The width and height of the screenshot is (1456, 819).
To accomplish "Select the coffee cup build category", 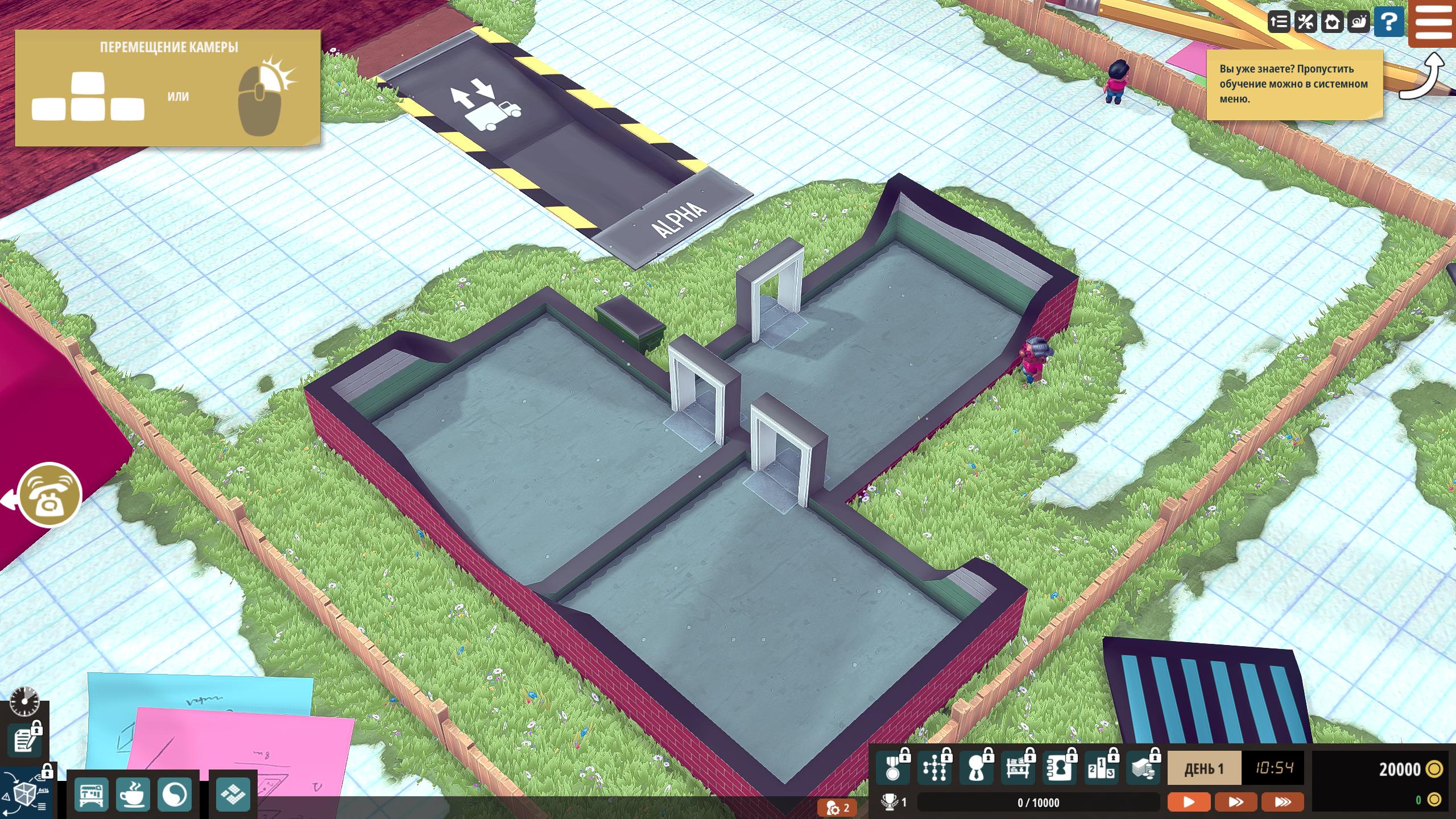I will 133,794.
